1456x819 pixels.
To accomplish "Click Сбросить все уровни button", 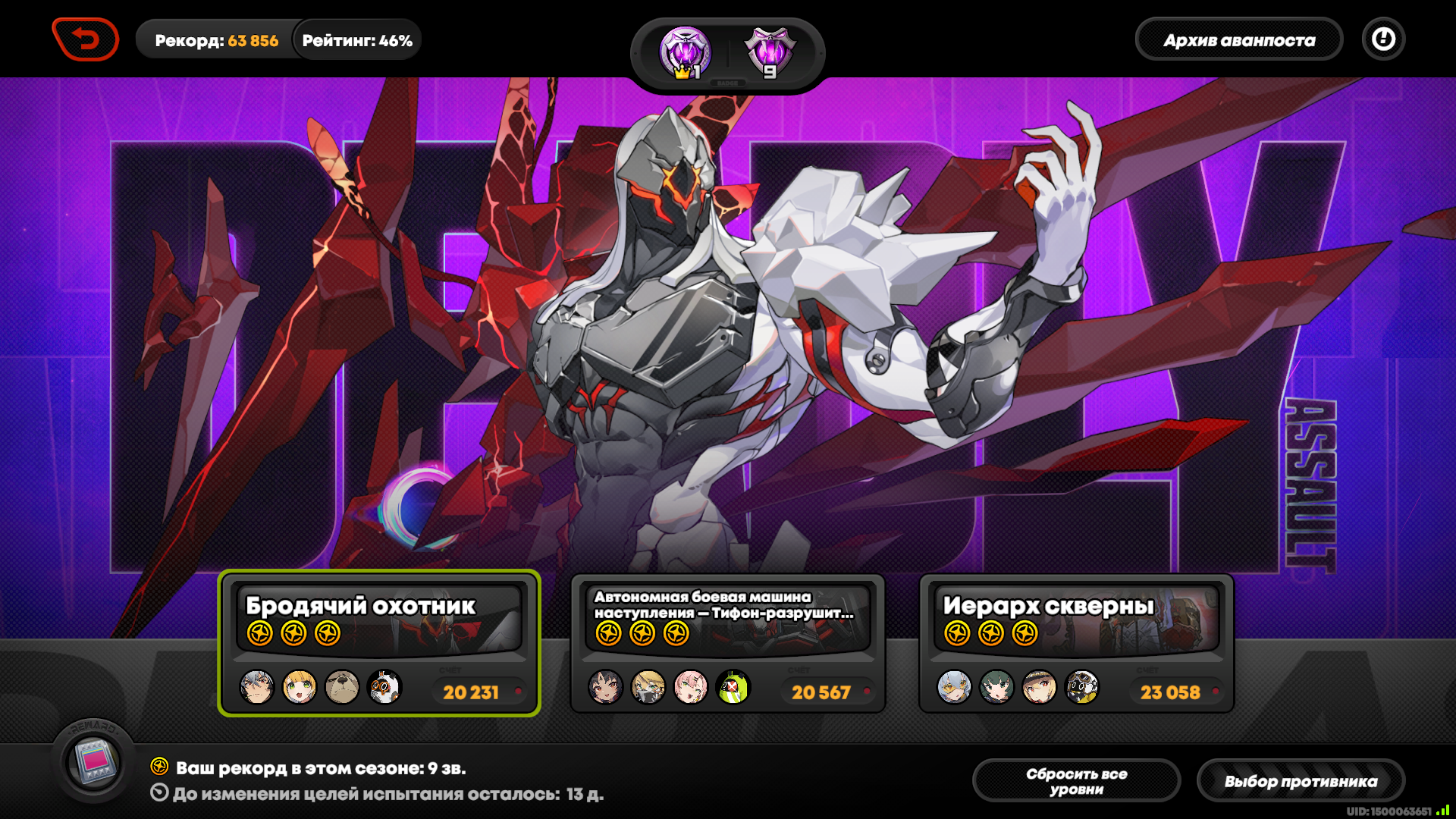I will (1076, 781).
